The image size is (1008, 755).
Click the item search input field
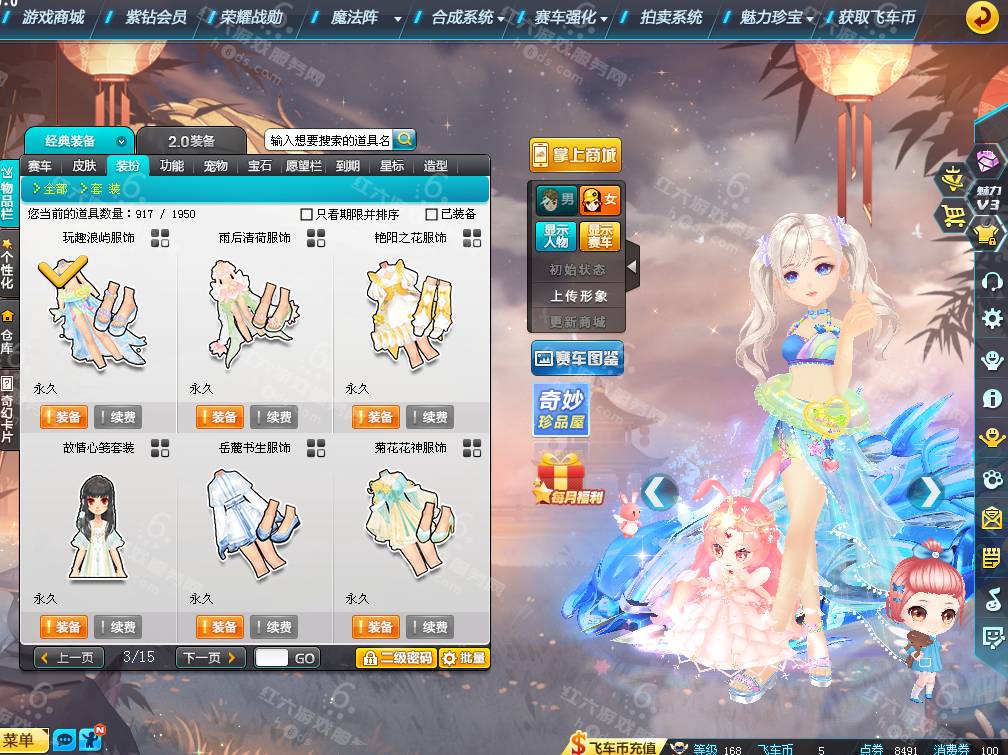(x=329, y=141)
